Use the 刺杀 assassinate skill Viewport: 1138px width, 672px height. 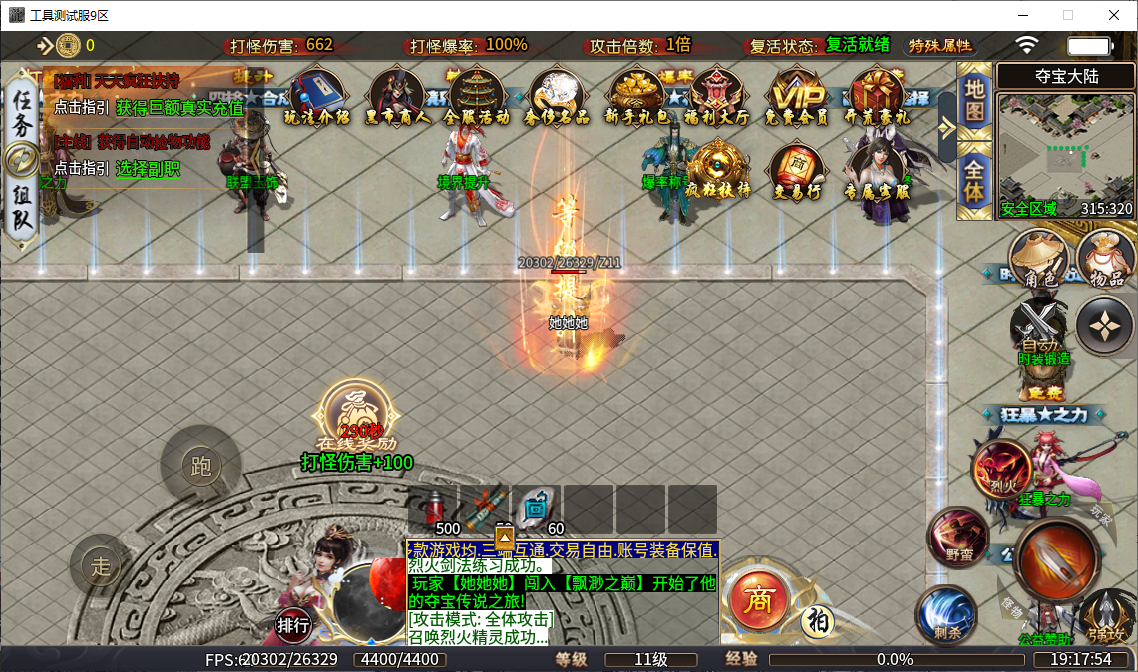(945, 613)
